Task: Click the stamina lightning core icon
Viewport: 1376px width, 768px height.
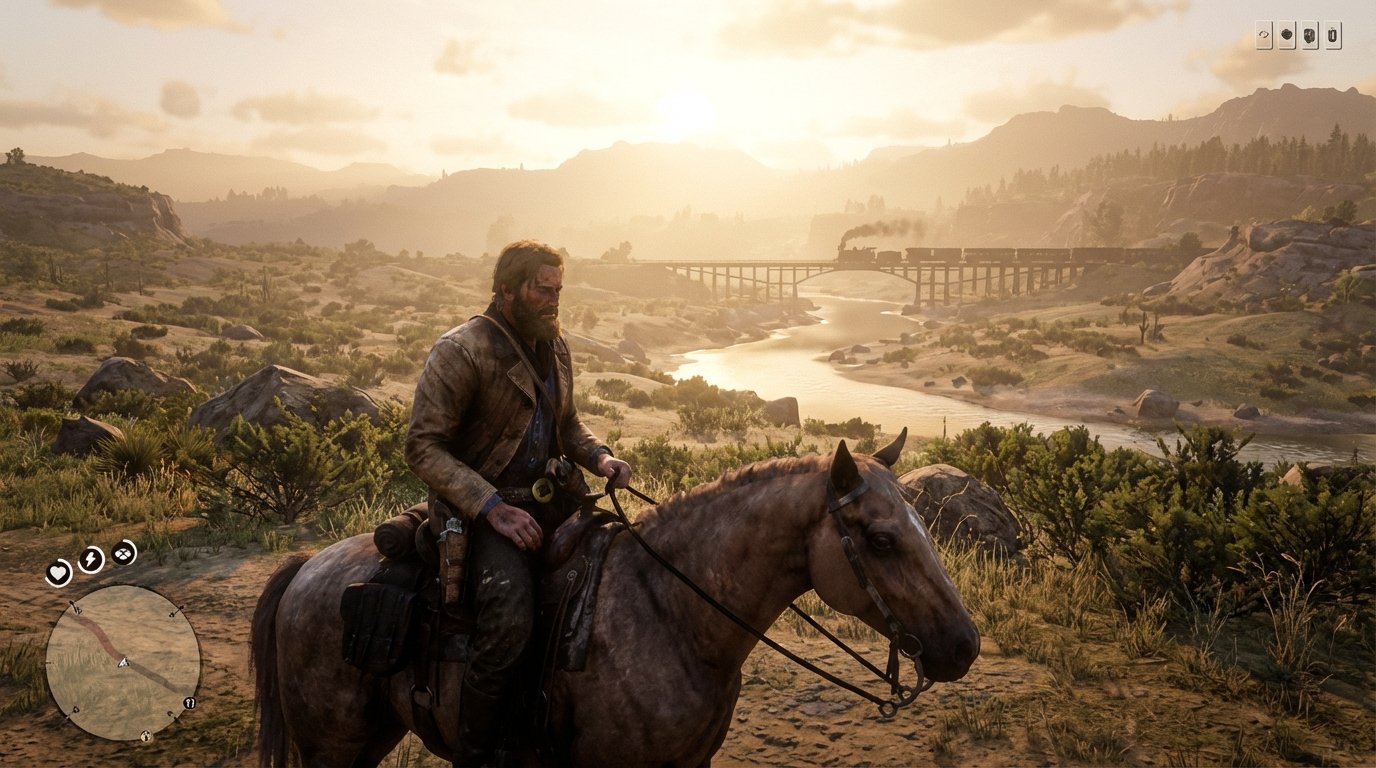Action: click(x=89, y=559)
